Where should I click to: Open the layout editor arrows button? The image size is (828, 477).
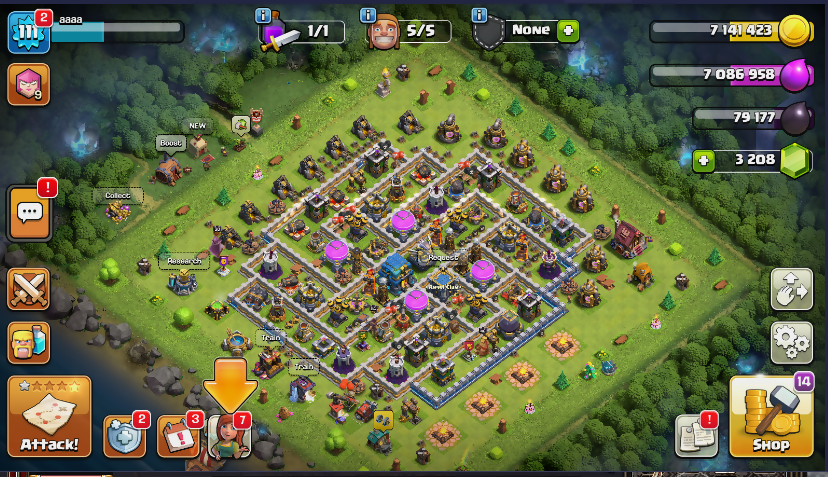coord(791,289)
